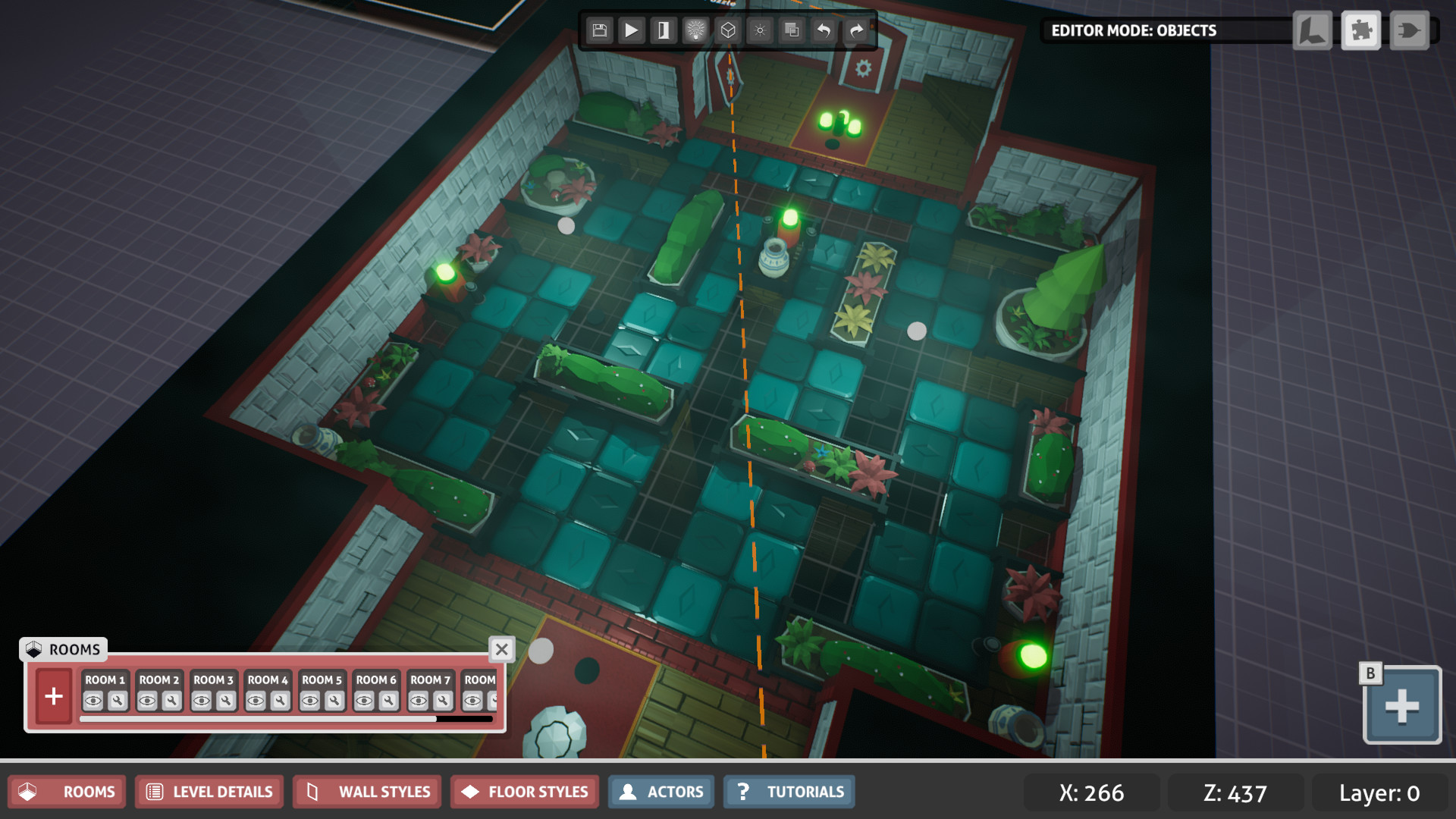Toggle visibility of Room 1
The height and width of the screenshot is (819, 1456).
point(93,701)
